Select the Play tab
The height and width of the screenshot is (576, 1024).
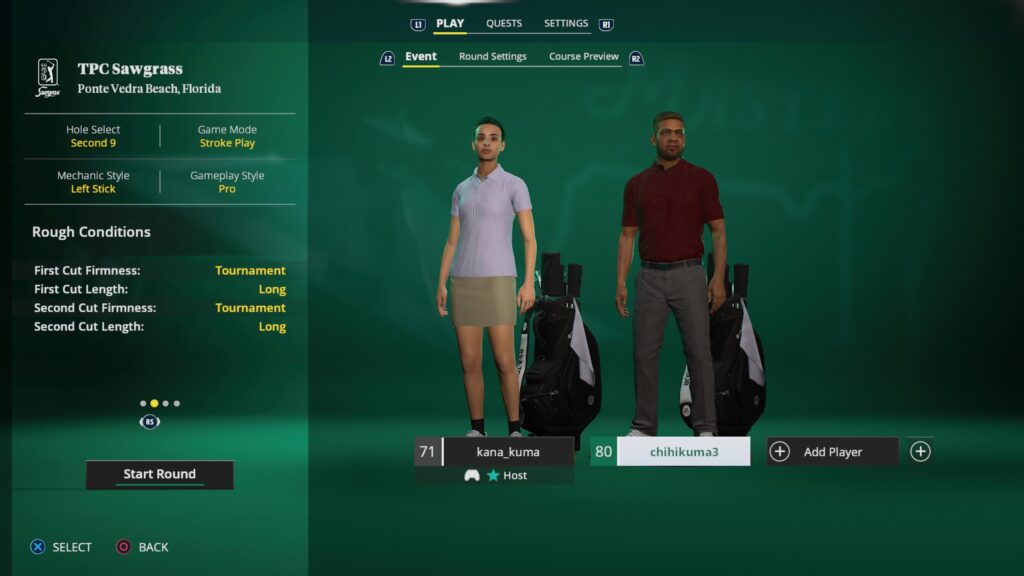point(450,24)
